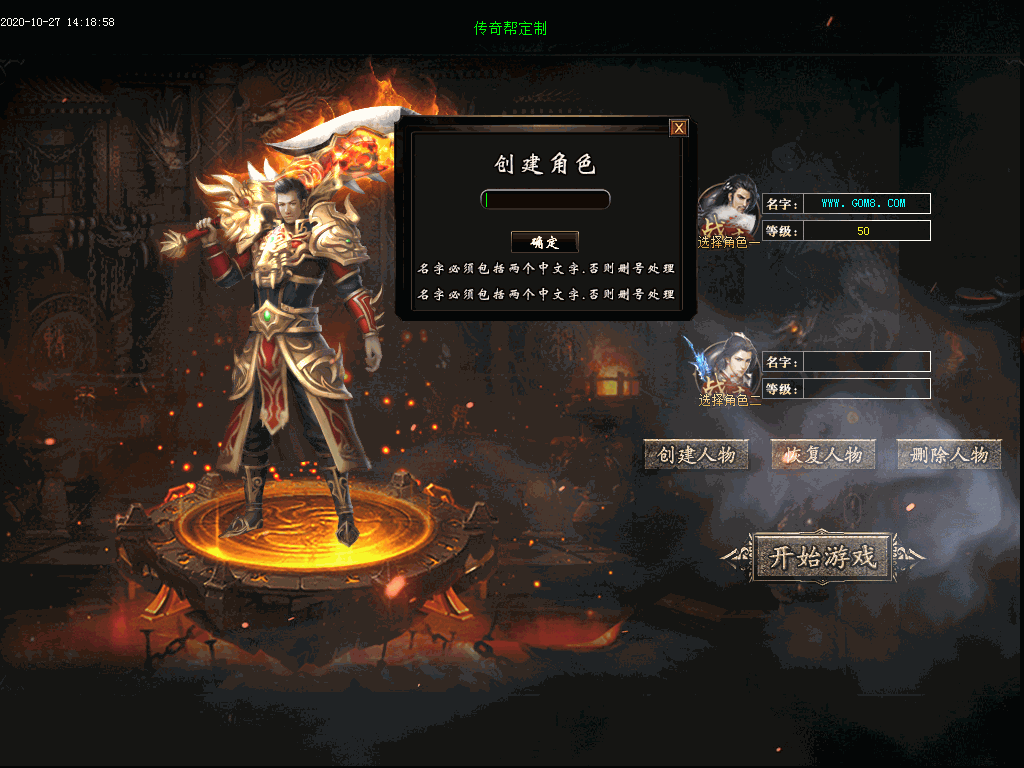Click the 删除人物 delete button
Viewport: 1024px width, 768px height.
[949, 455]
